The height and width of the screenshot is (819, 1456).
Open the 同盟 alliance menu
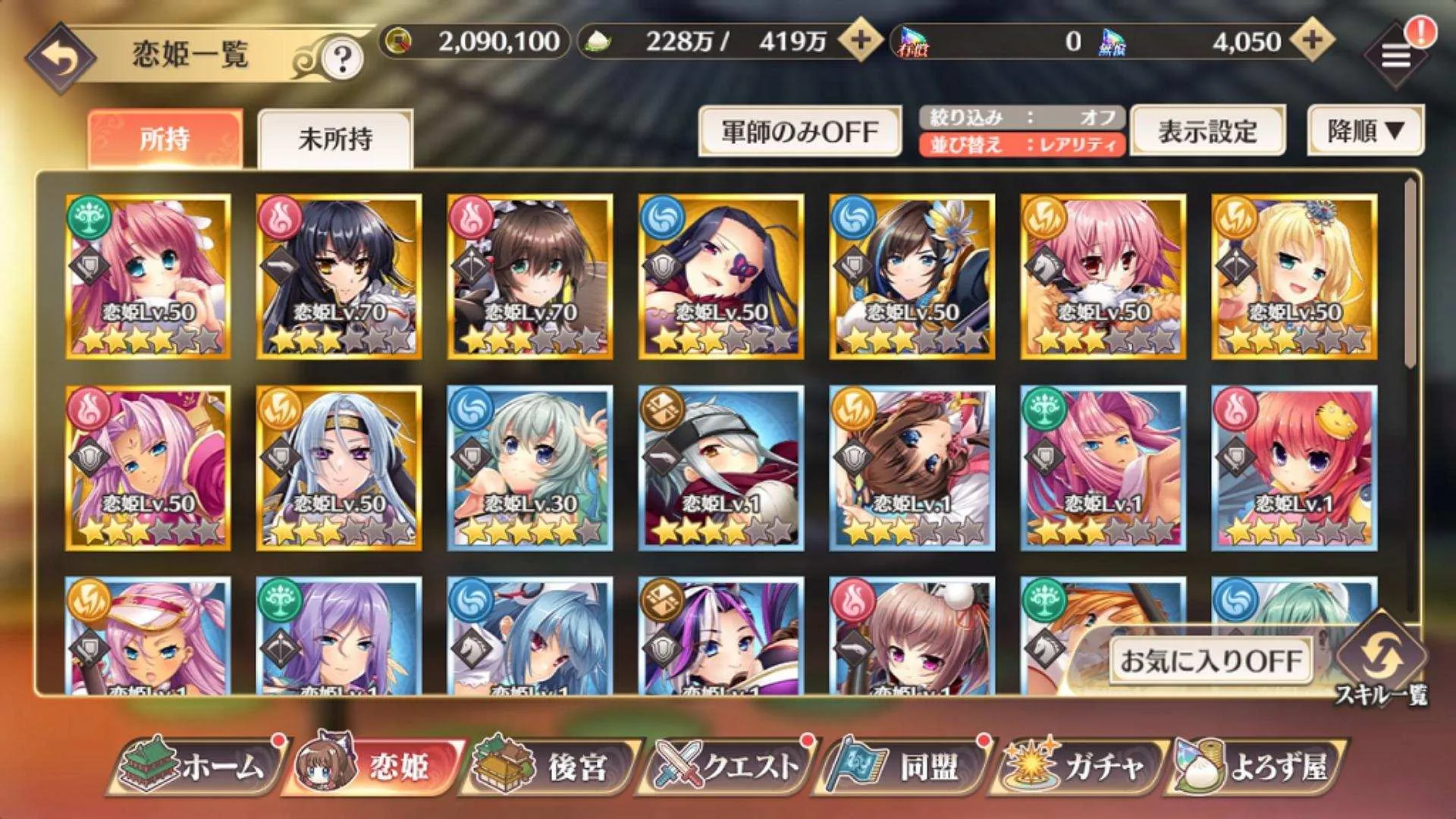pyautogui.click(x=902, y=766)
